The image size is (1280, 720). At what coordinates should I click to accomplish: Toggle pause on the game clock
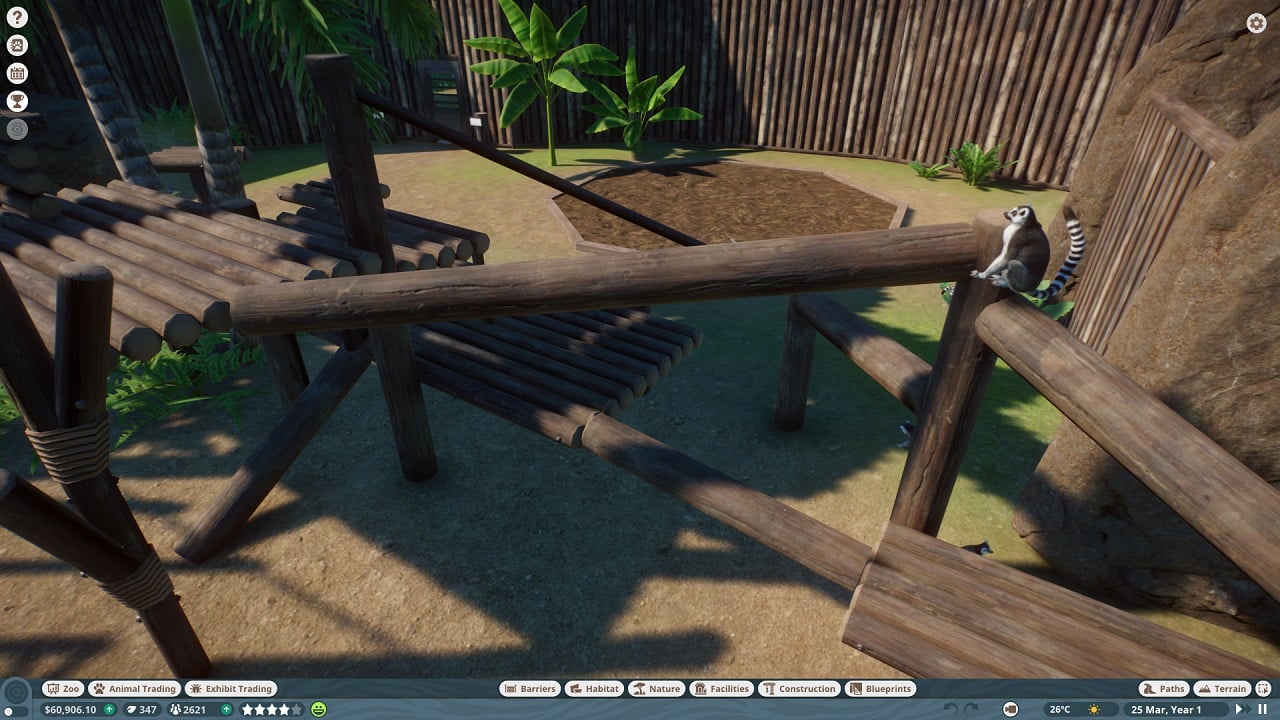[1262, 707]
